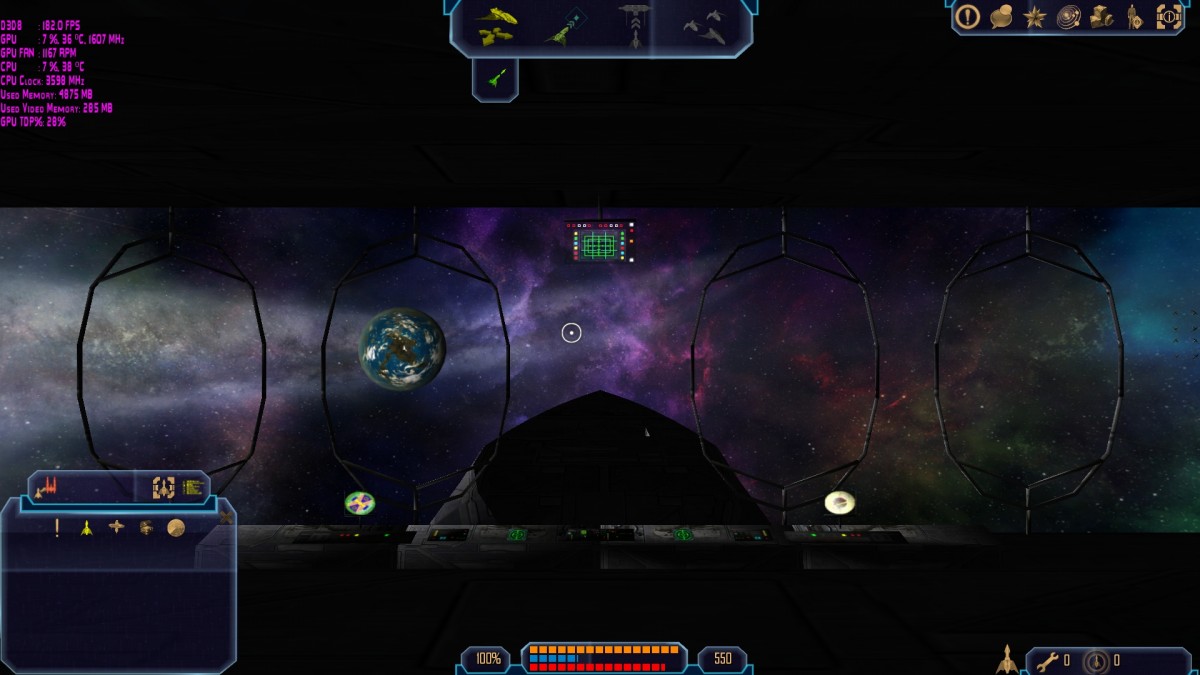Select the yellow ships formation icon
Image resolution: width=1200 pixels, height=675 pixels.
(495, 26)
